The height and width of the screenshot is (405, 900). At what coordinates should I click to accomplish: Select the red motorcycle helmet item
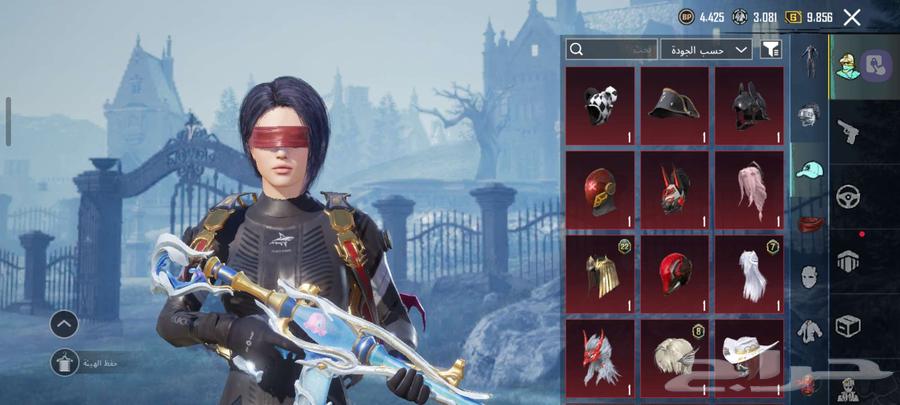point(675,271)
